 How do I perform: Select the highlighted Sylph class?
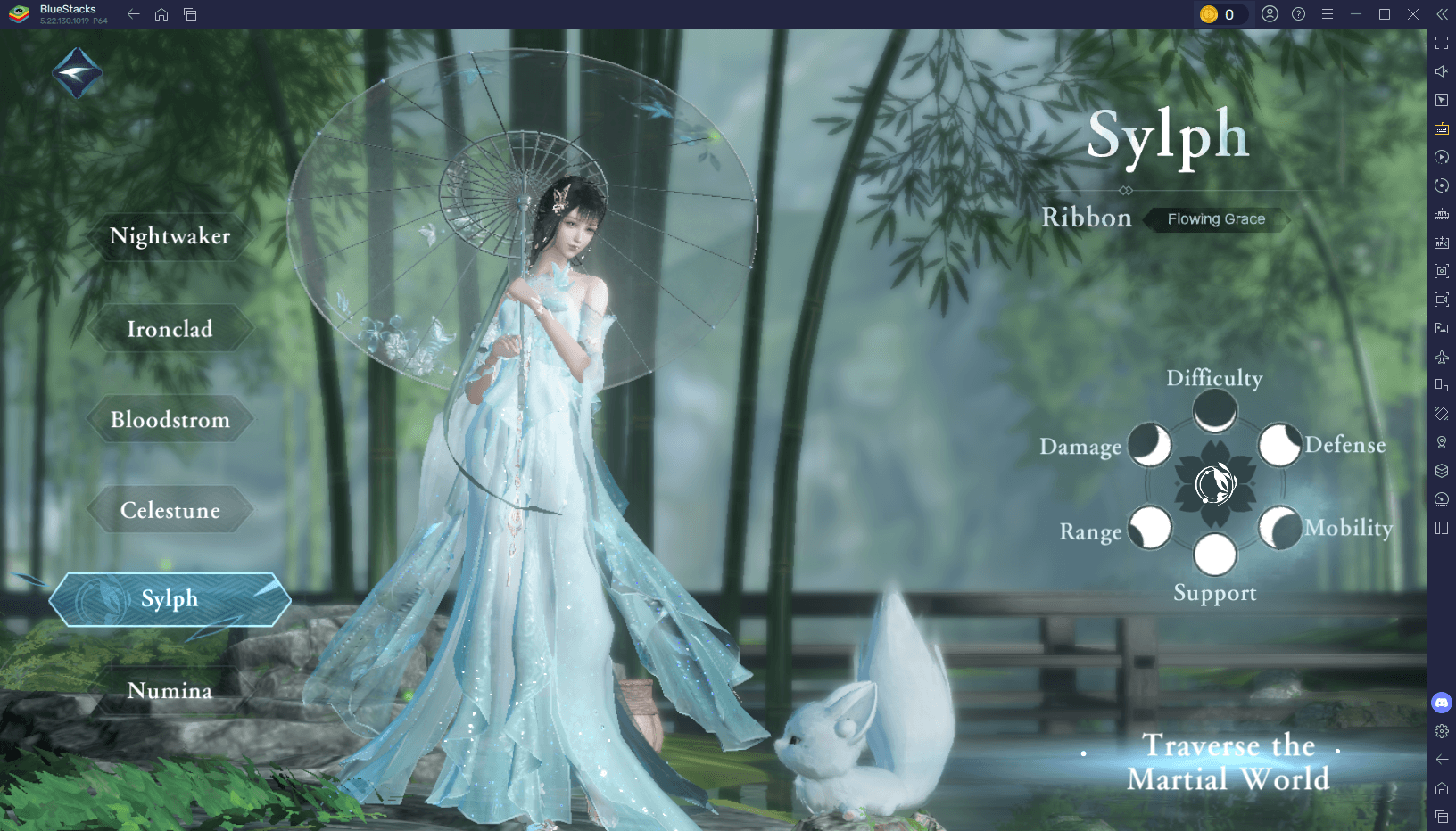(x=170, y=599)
